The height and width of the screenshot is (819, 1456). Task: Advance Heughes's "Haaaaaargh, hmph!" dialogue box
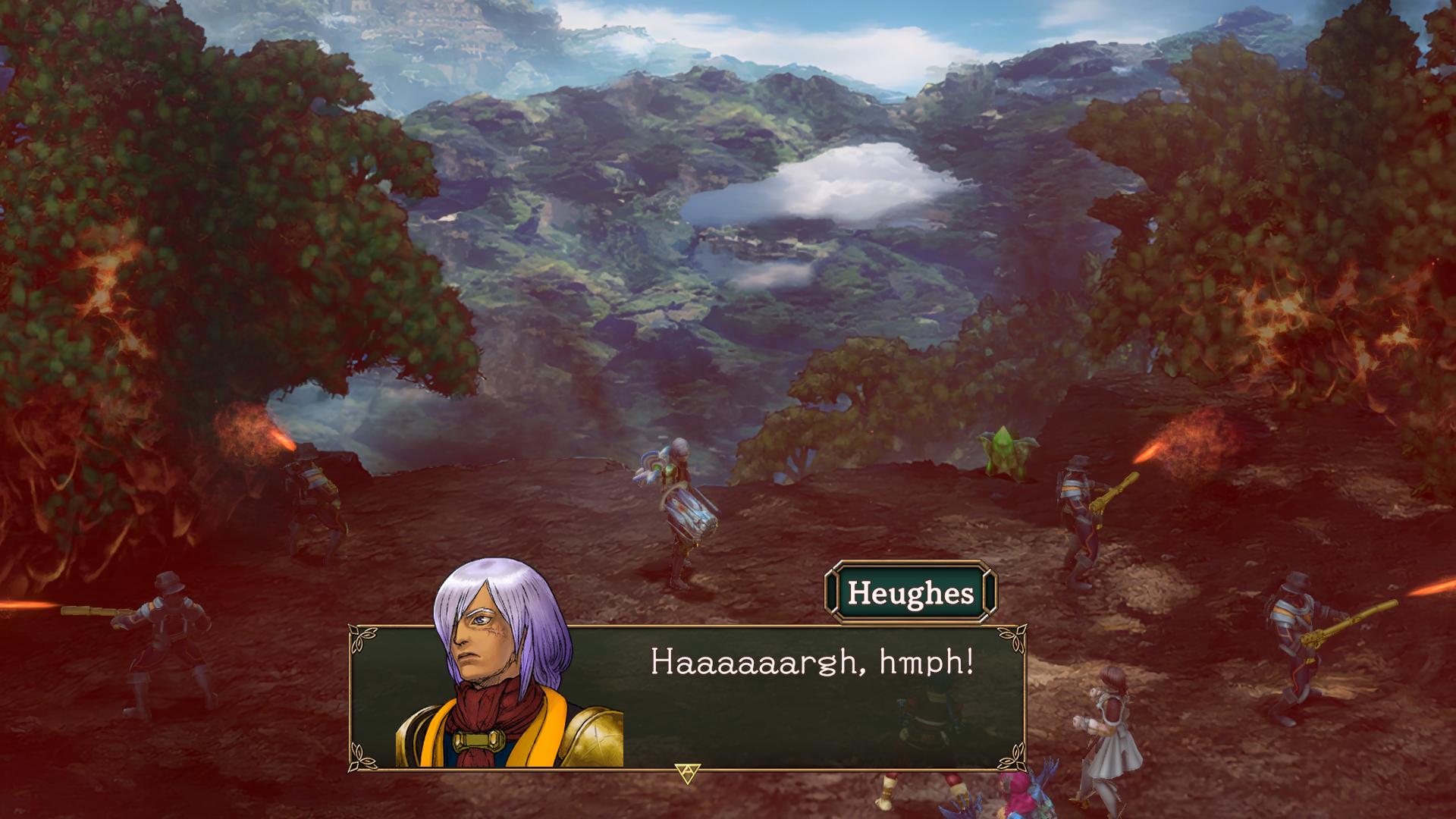pyautogui.click(x=687, y=772)
